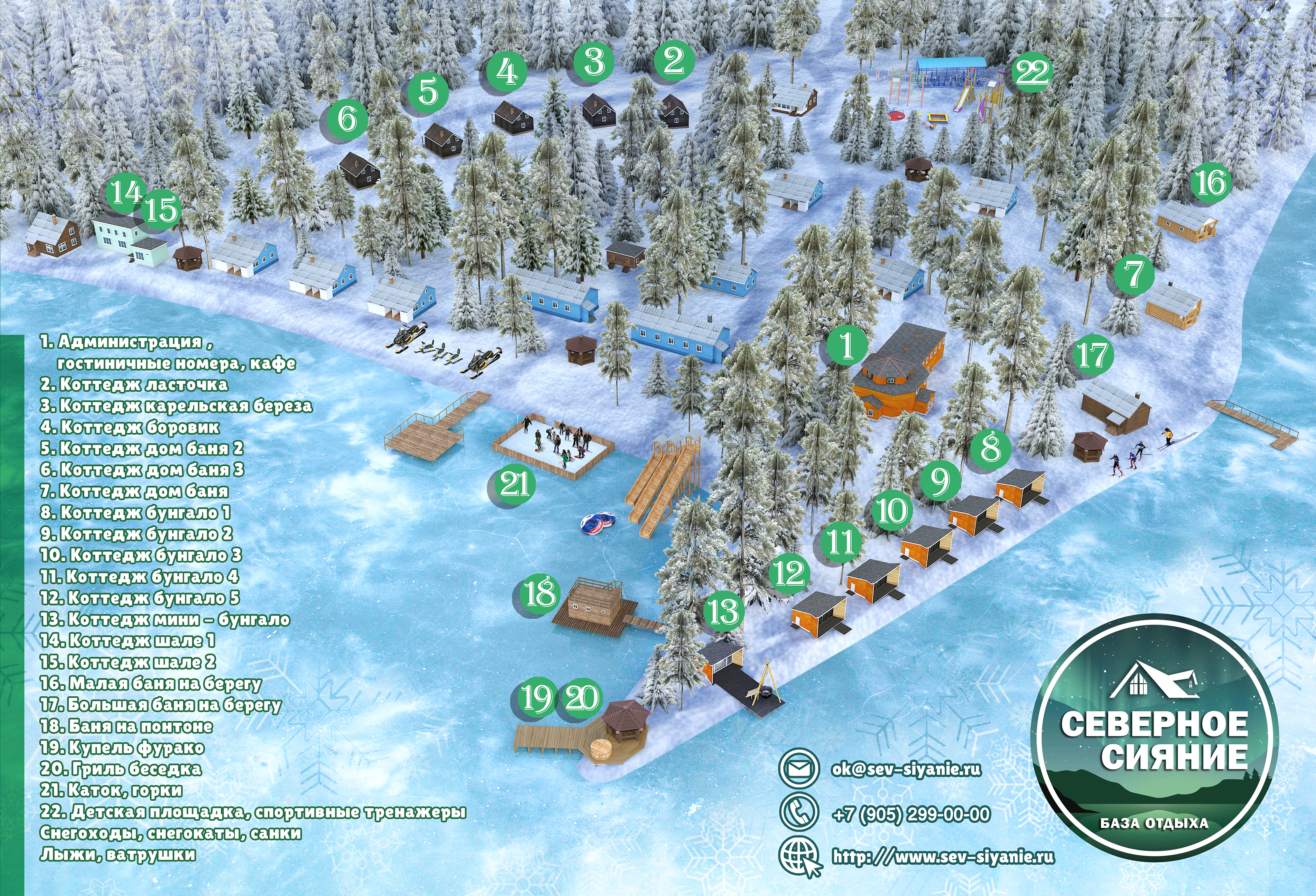Click the round map marker numbered 16

(x=1211, y=183)
